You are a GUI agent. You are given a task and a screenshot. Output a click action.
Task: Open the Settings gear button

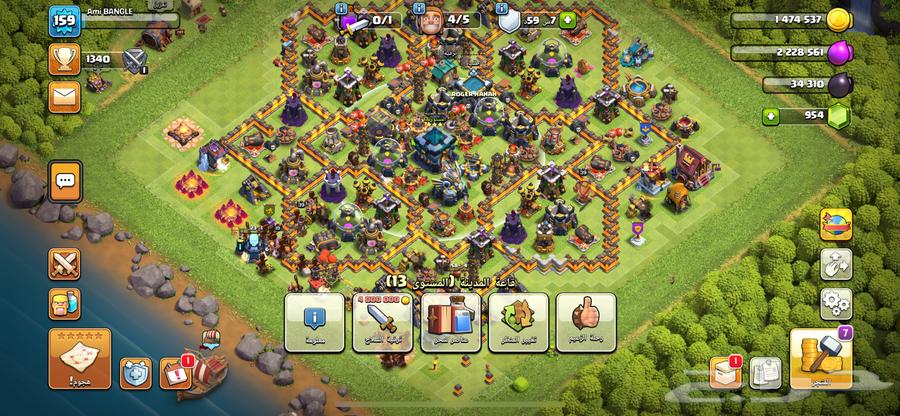pyautogui.click(x=836, y=302)
